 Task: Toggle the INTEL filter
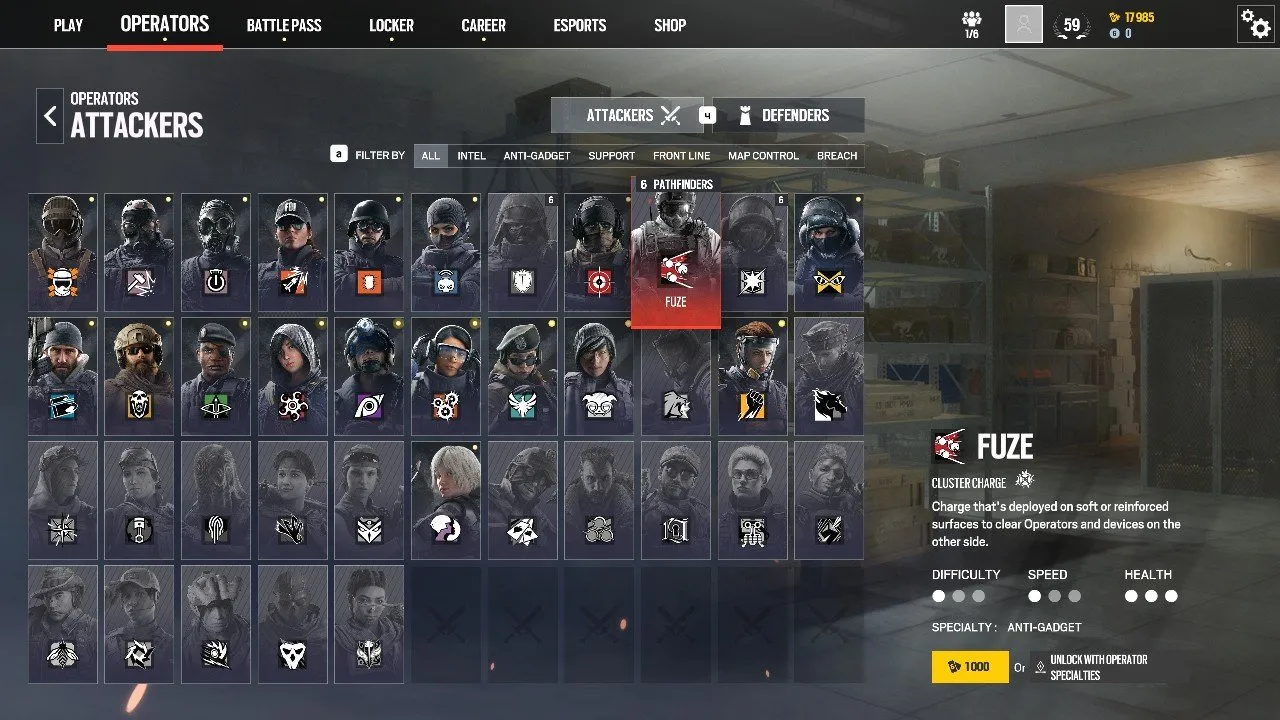pyautogui.click(x=471, y=155)
